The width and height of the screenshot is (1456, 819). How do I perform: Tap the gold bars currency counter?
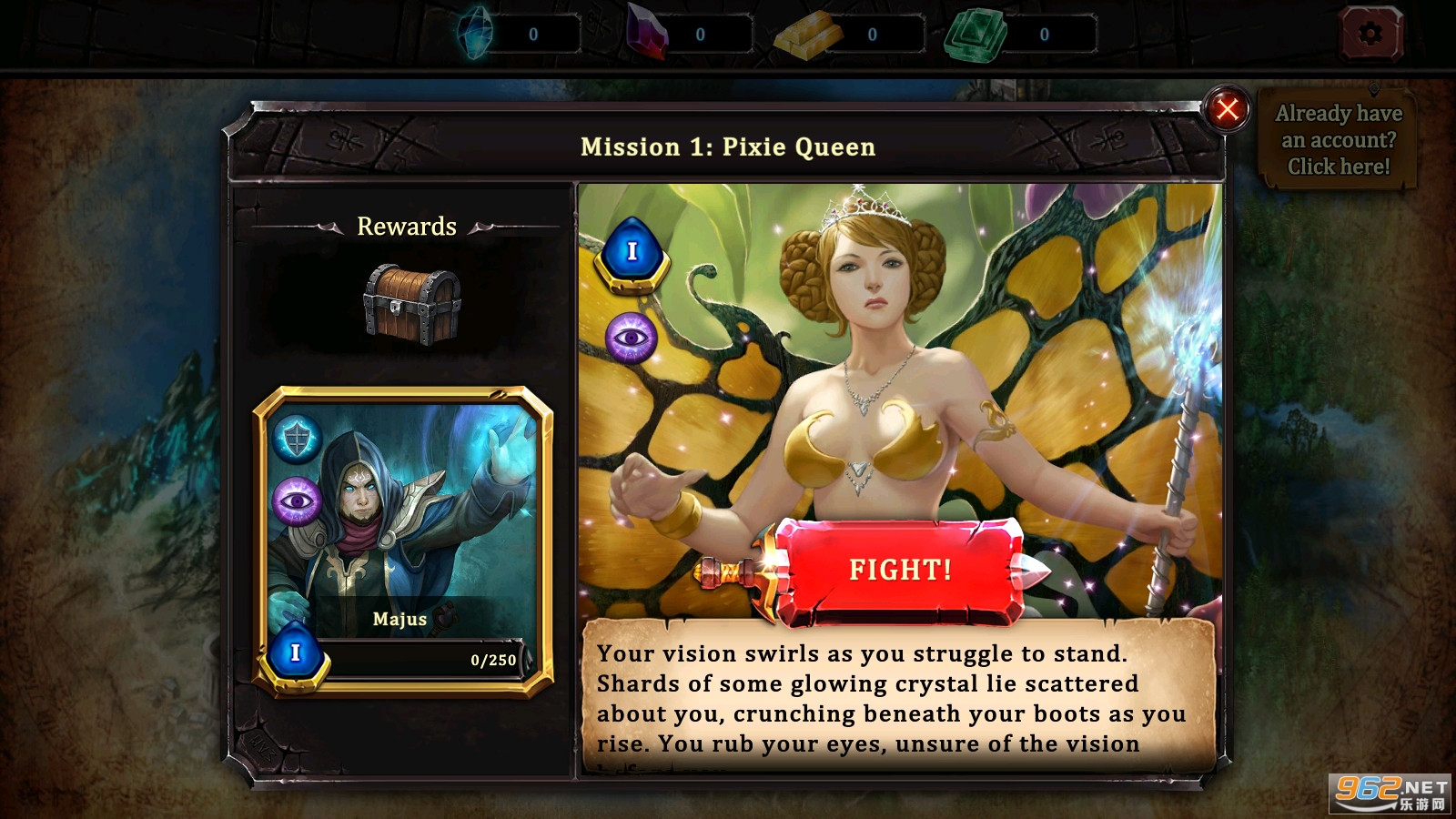(x=848, y=35)
